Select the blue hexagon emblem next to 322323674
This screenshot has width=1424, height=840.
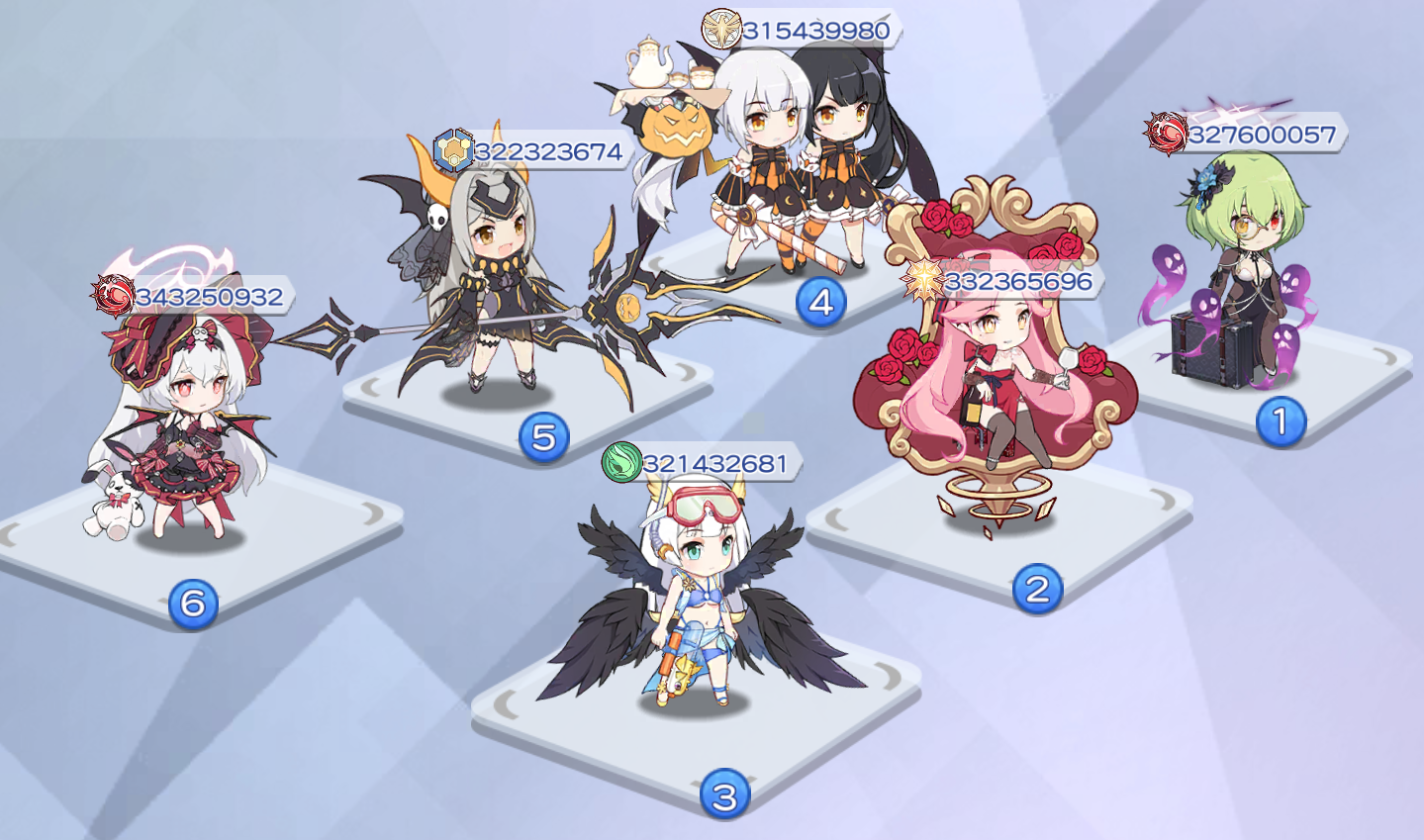454,151
